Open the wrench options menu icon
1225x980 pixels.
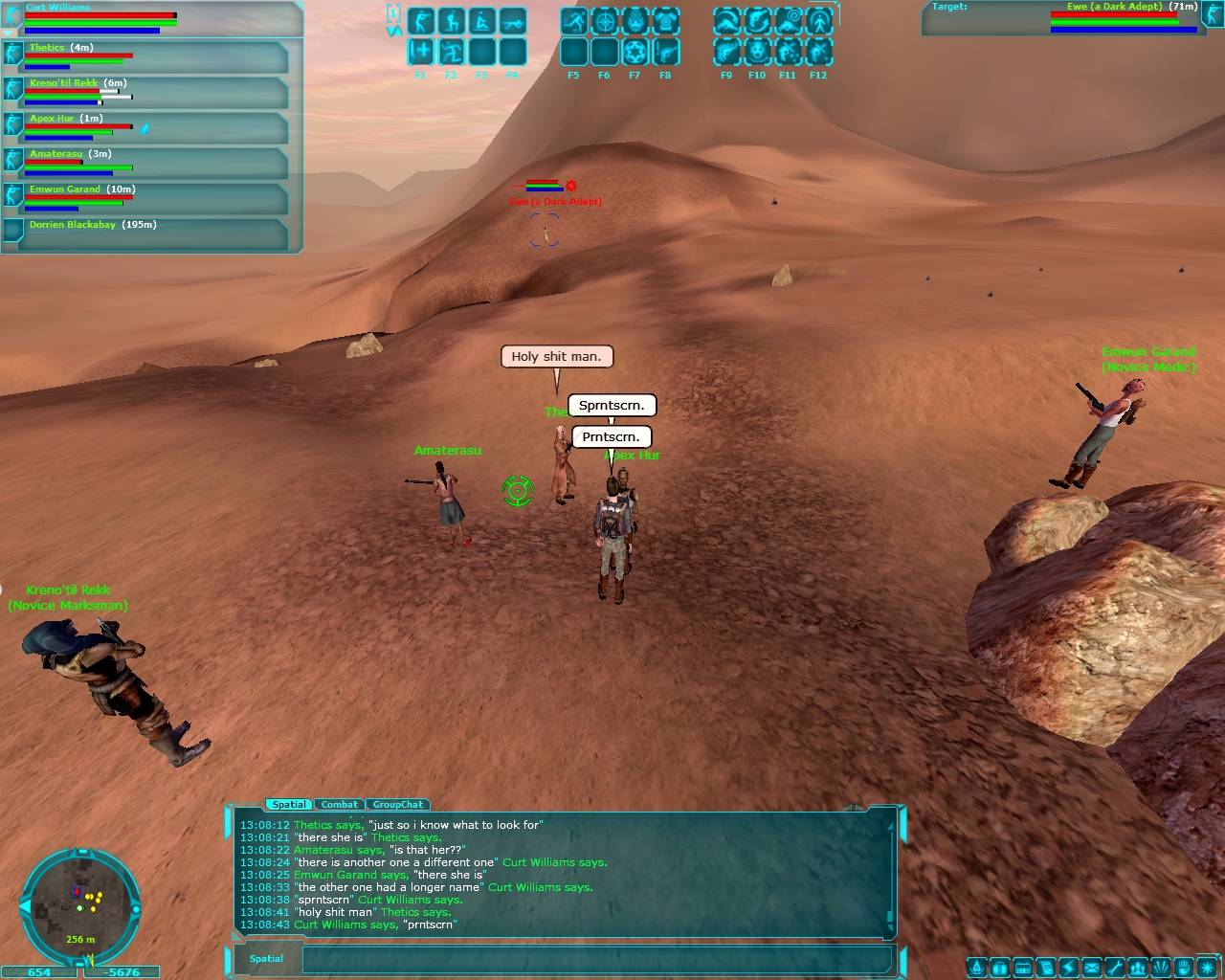(x=1115, y=968)
